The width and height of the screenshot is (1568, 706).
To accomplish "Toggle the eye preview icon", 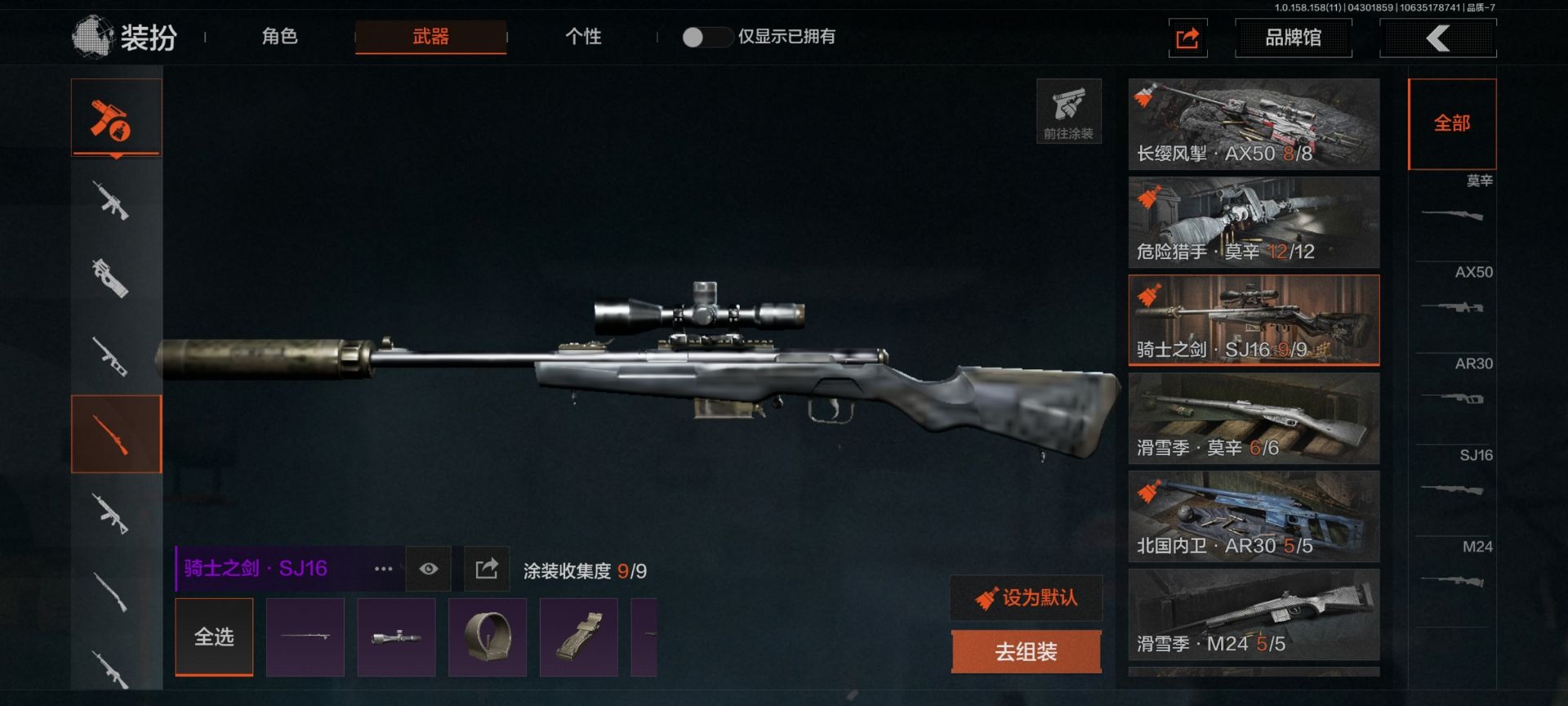I will tap(429, 569).
